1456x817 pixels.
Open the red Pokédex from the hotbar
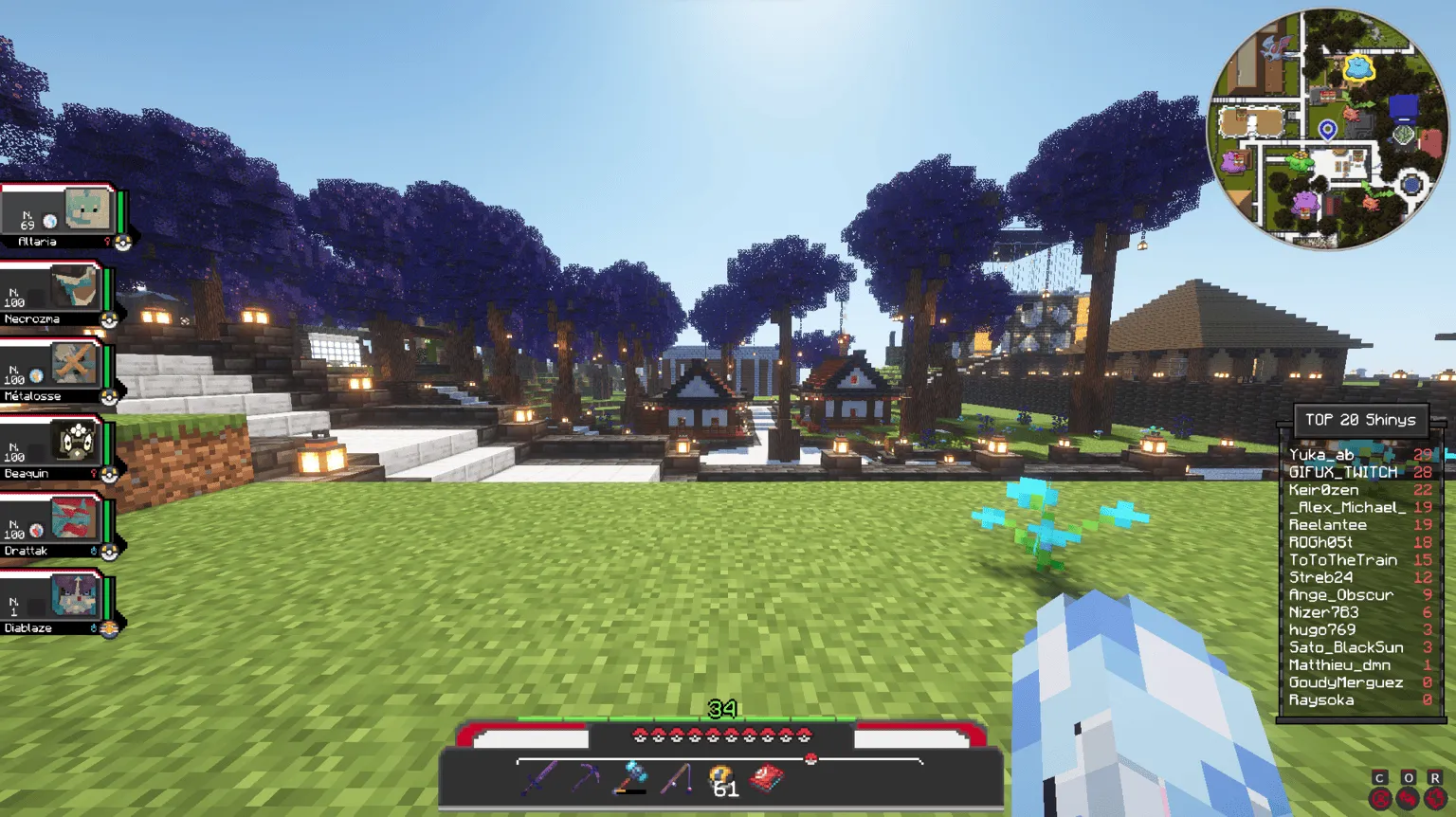pos(766,777)
